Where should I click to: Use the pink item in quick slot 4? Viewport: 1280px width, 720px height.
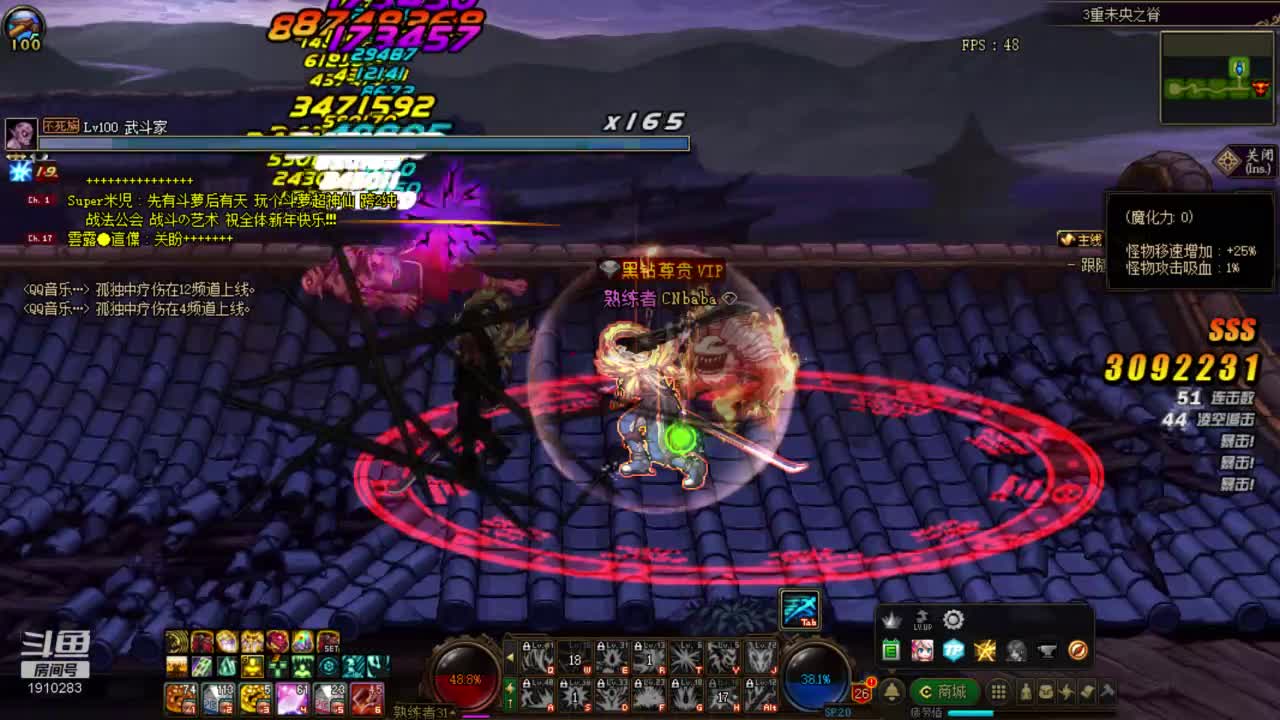coord(292,697)
